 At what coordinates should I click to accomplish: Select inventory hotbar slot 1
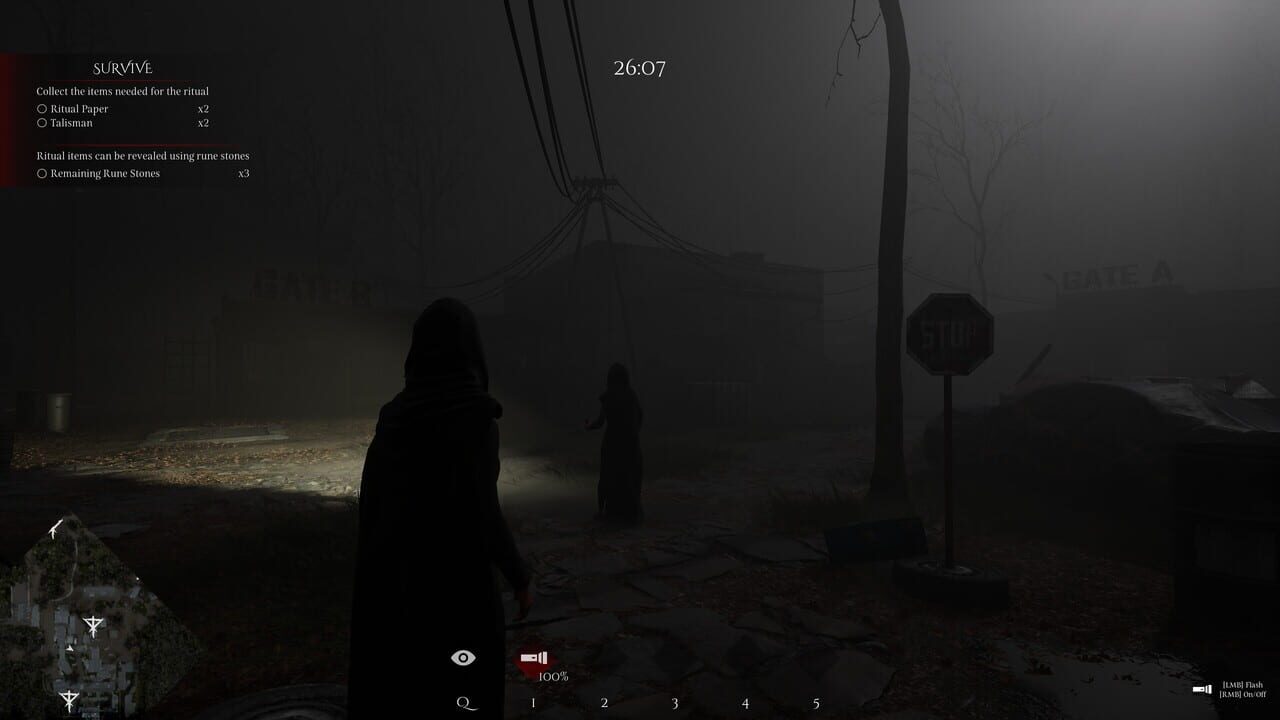[x=532, y=703]
